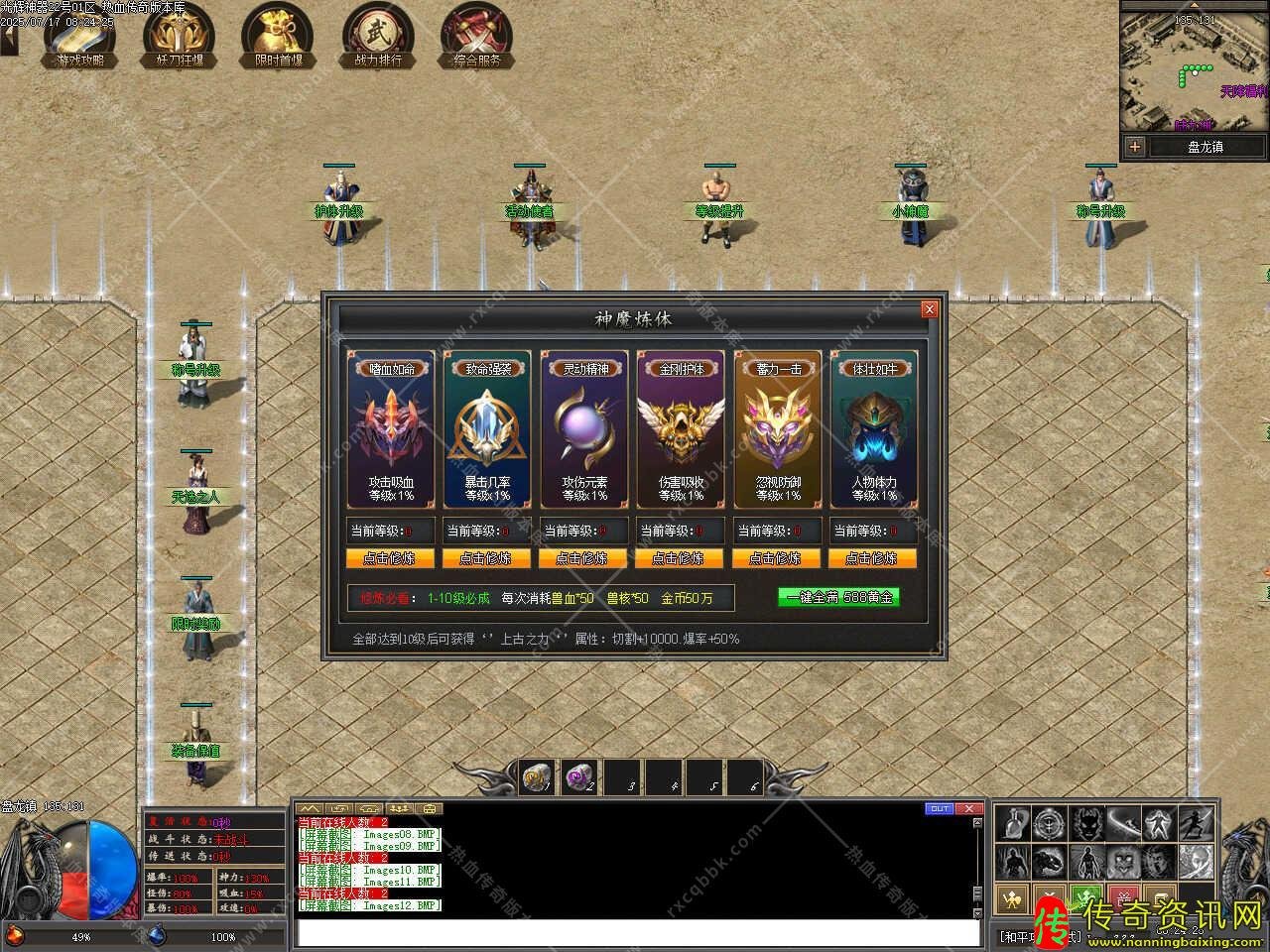The height and width of the screenshot is (952, 1270).
Task: Open the 综合服务 services menu
Action: coord(477,36)
